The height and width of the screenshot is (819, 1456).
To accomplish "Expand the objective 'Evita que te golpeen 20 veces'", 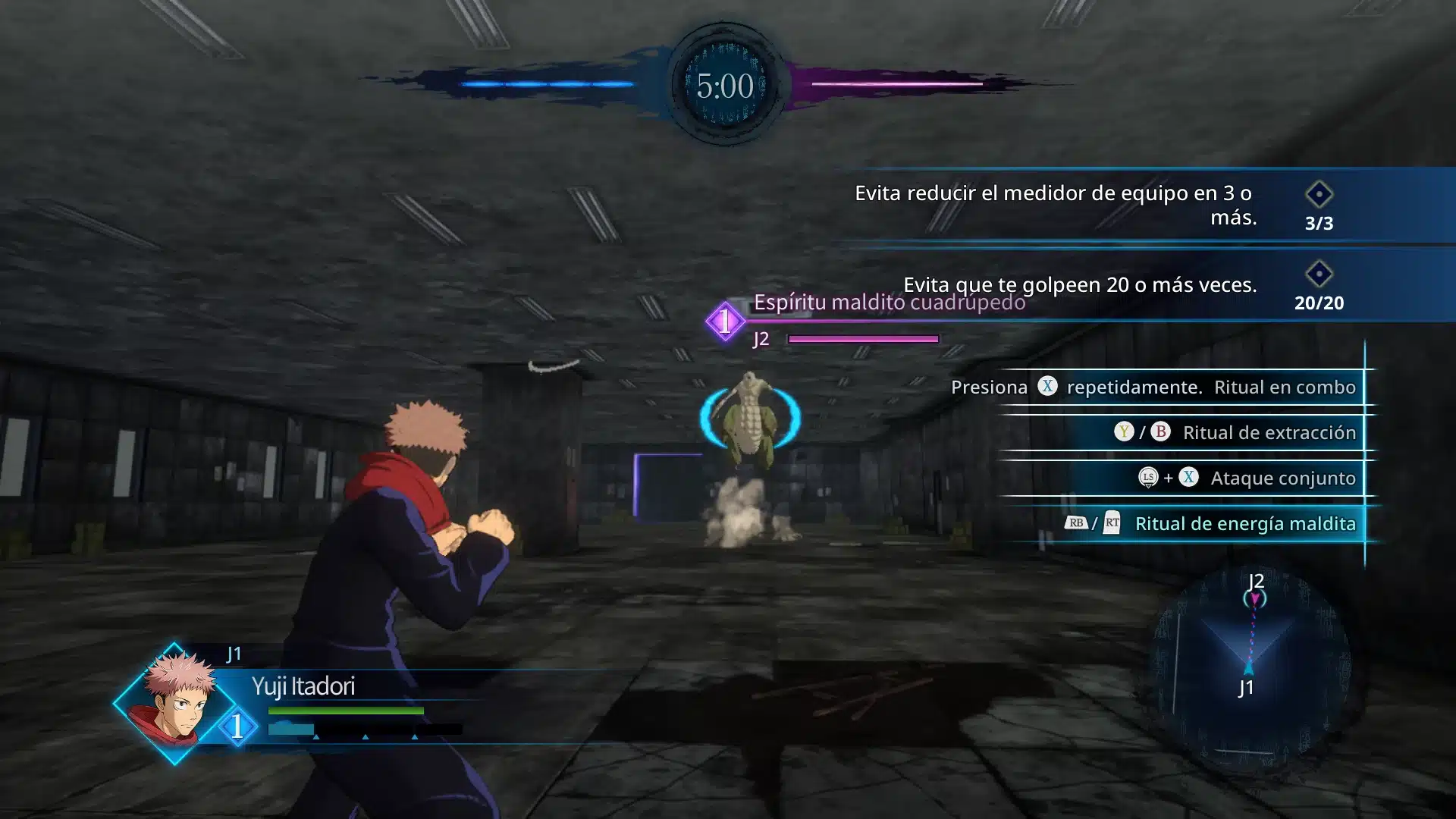I will (1080, 285).
